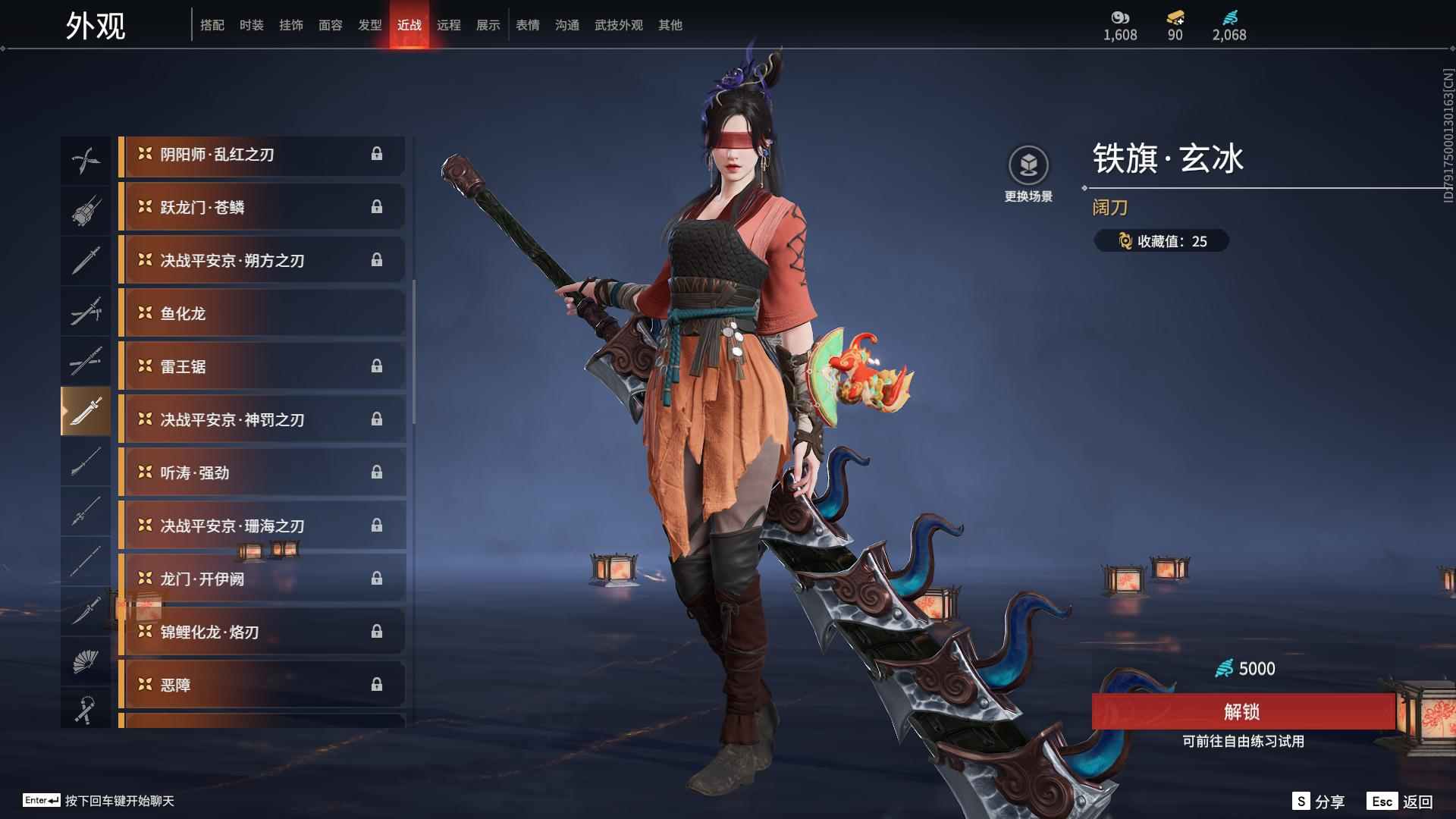Image resolution: width=1456 pixels, height=819 pixels.
Task: Click the 分享 share button
Action: 1319,802
